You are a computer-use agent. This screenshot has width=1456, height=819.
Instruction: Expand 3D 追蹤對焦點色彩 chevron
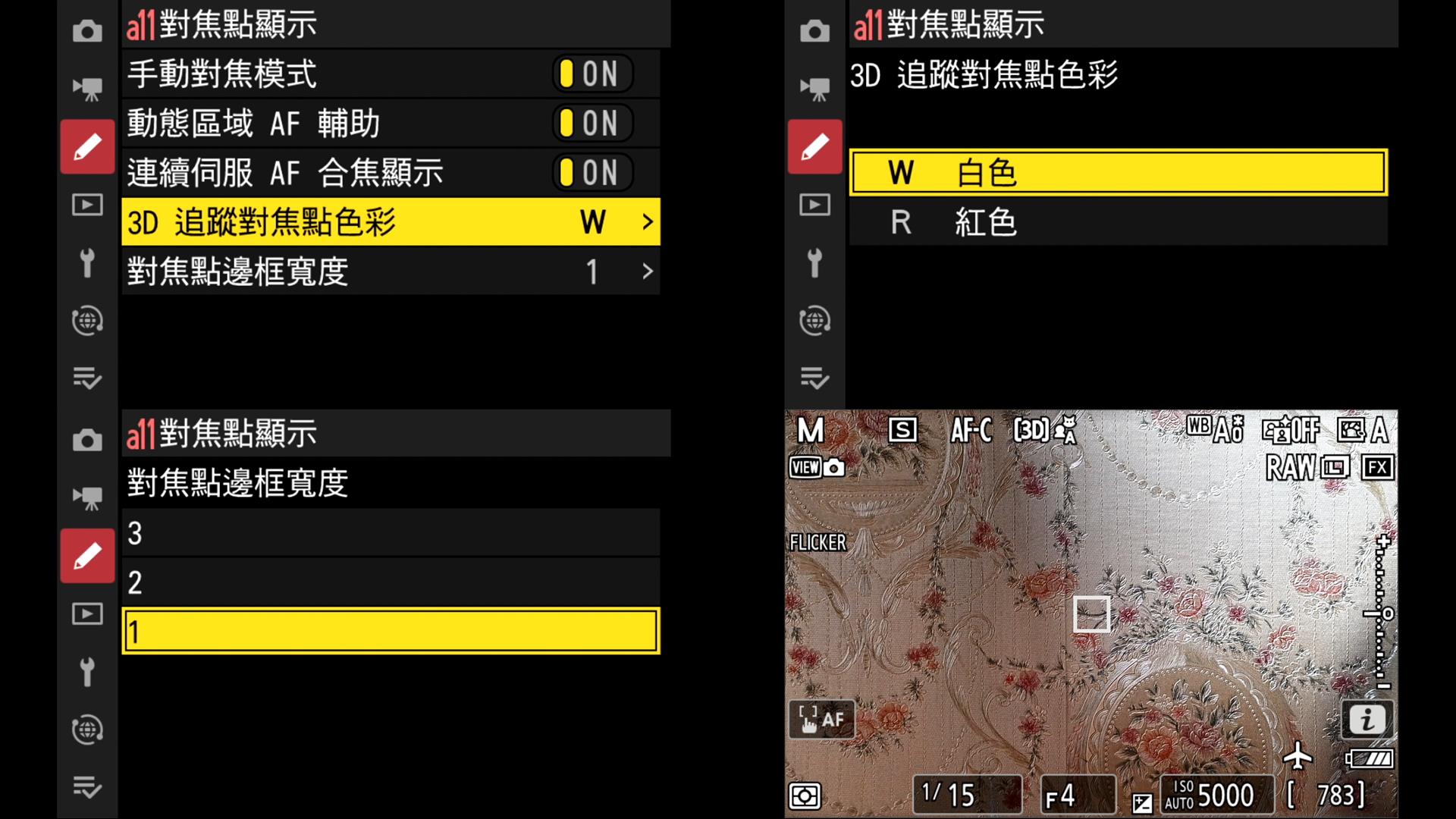[x=648, y=221]
